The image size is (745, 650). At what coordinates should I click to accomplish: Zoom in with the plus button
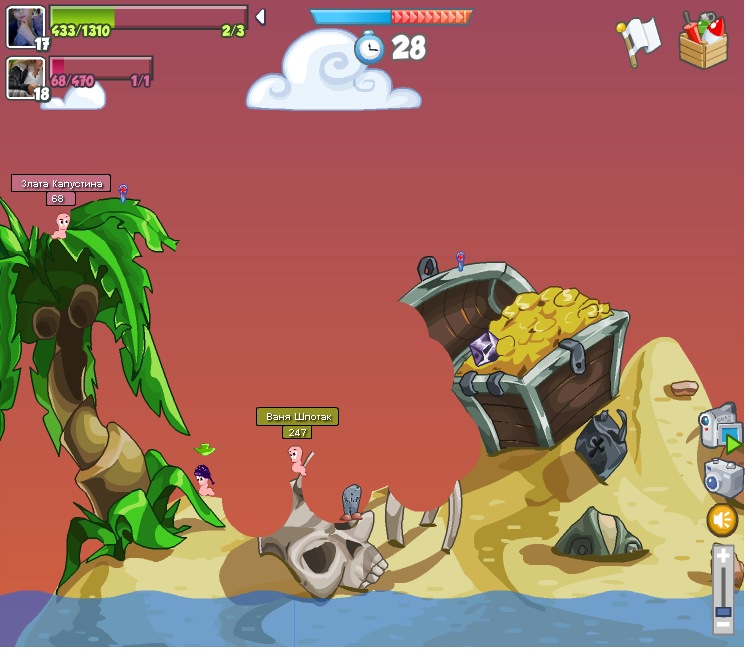pyautogui.click(x=723, y=556)
